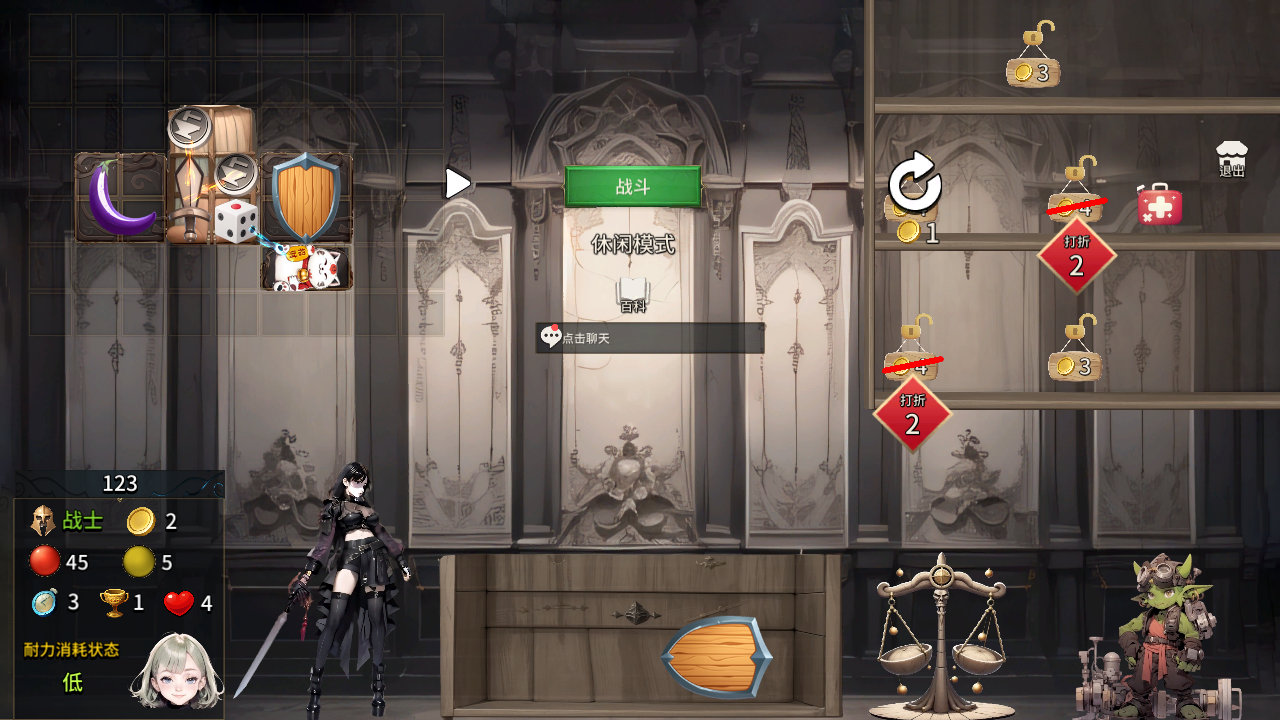This screenshot has height=720, width=1280.
Task: Start the battle with the green 战斗 button
Action: (632, 187)
